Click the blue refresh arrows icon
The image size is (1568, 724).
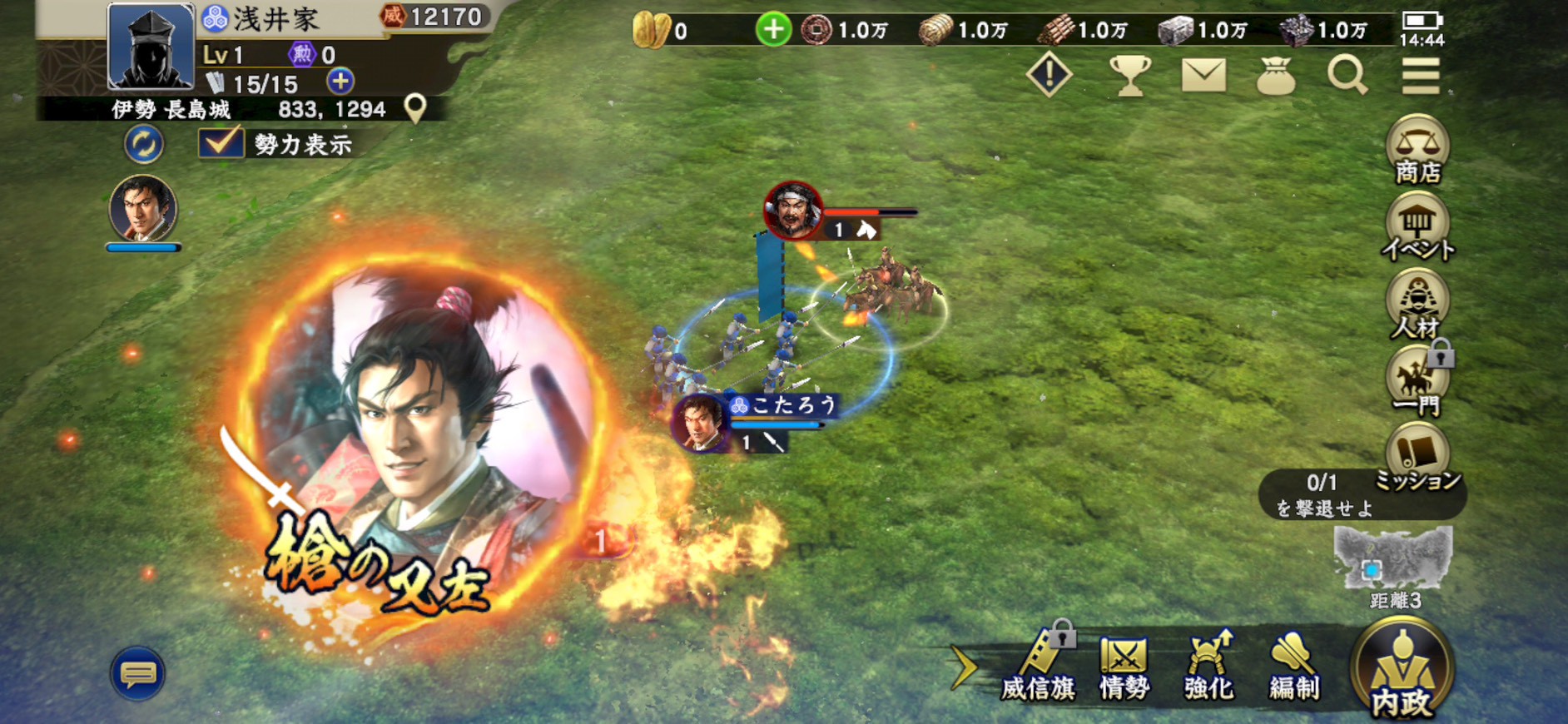click(144, 144)
